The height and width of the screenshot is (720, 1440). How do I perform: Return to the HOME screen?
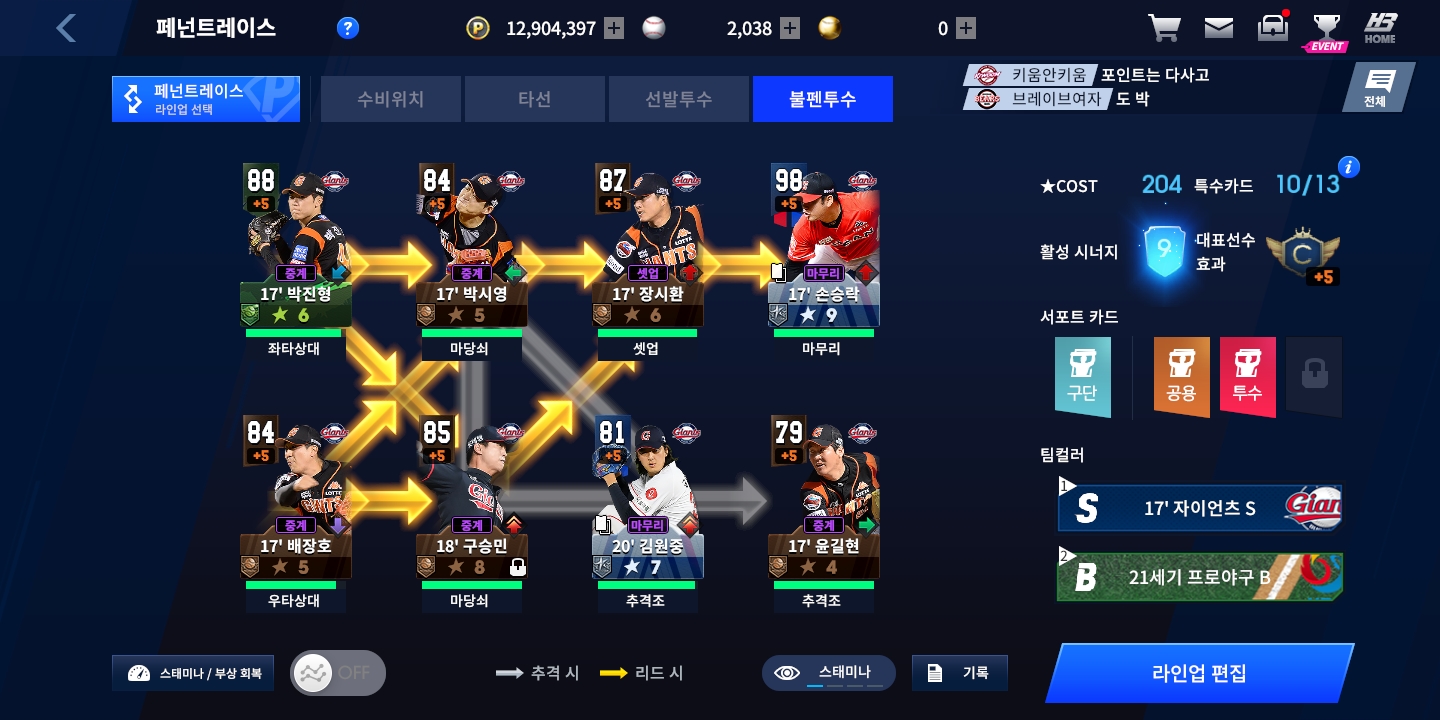tap(1380, 28)
